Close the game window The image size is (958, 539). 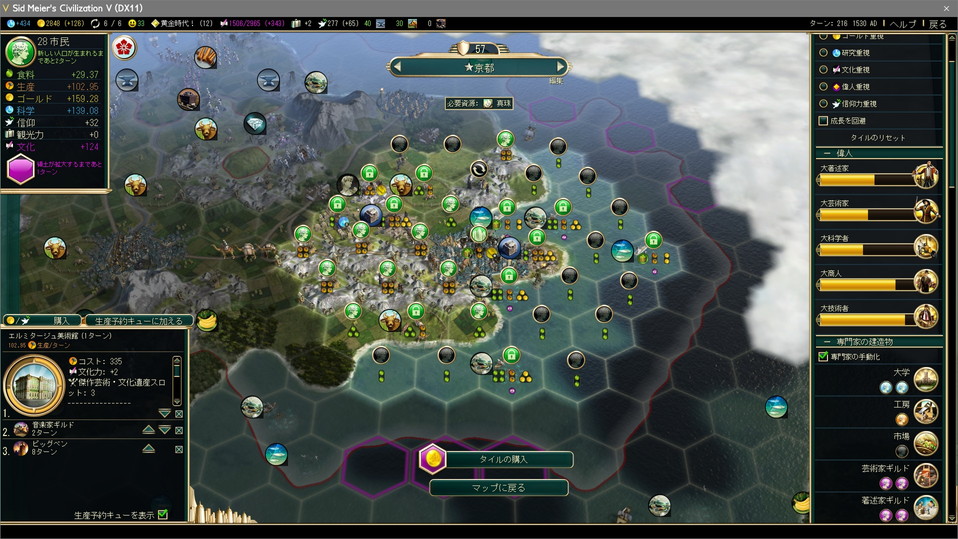point(946,7)
